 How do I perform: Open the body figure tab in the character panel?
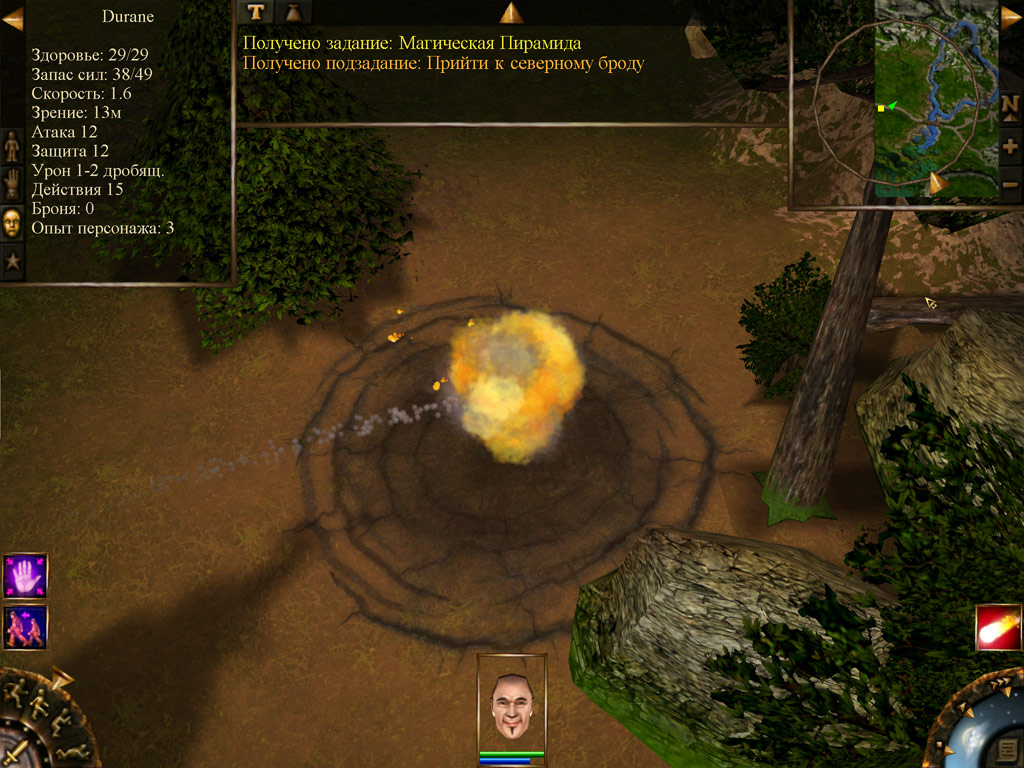(x=12, y=146)
